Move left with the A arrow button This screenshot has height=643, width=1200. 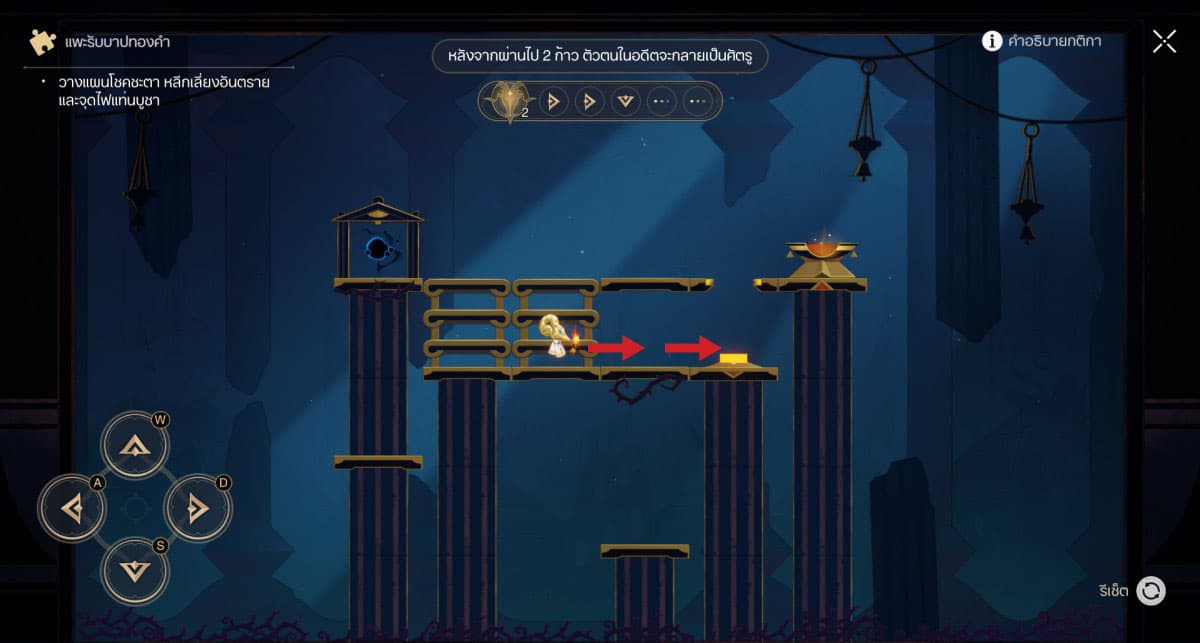72,509
